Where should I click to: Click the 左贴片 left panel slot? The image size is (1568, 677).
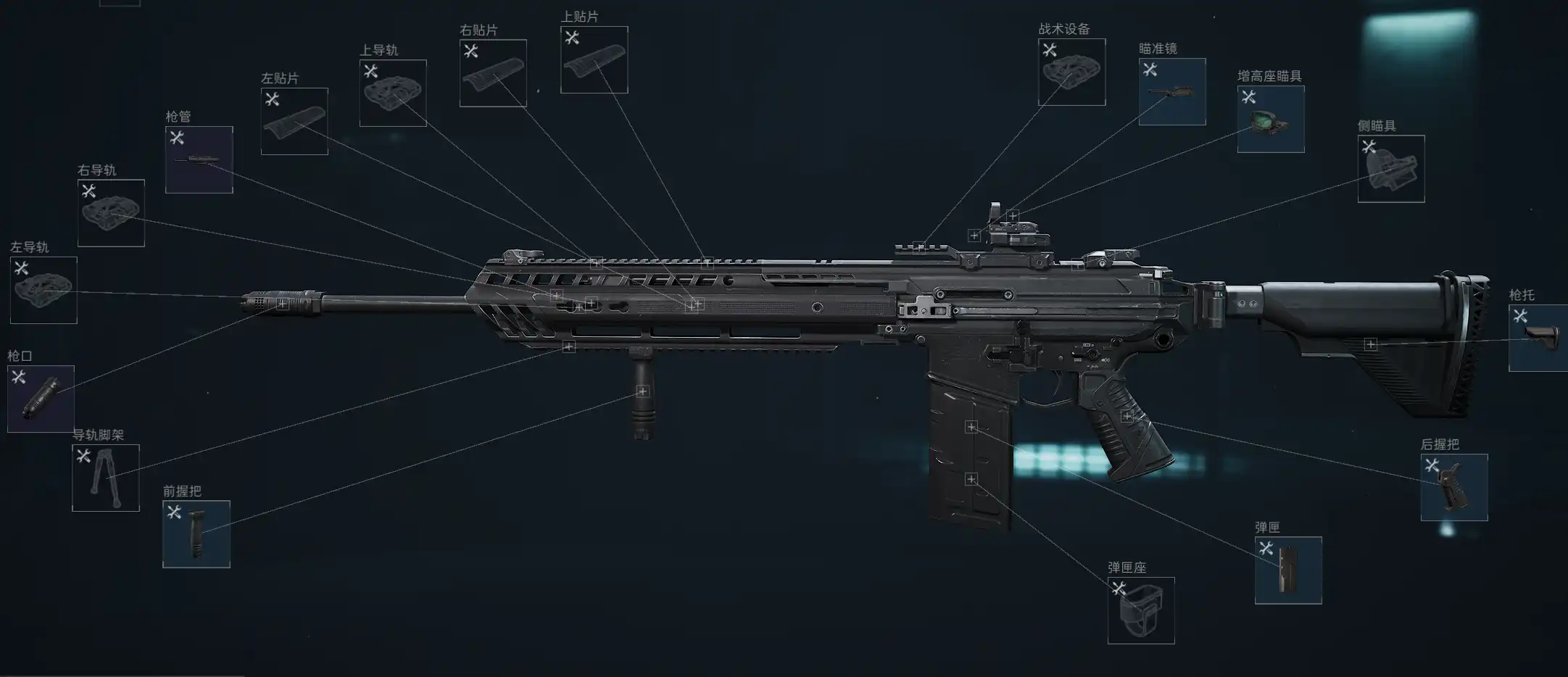pos(294,121)
